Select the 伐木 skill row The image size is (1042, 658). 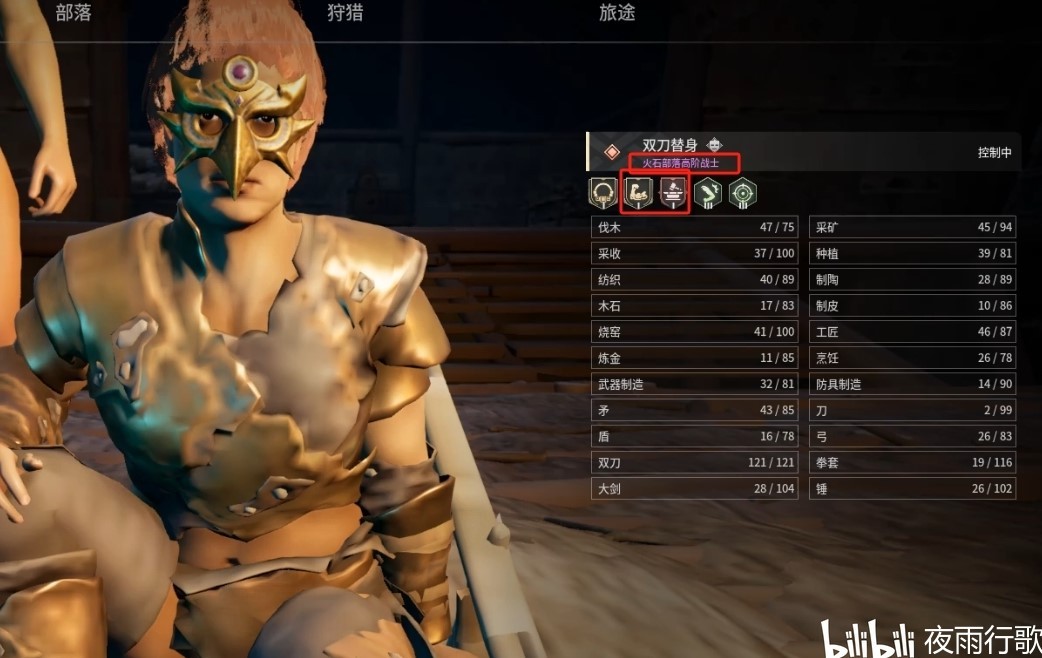click(x=695, y=228)
